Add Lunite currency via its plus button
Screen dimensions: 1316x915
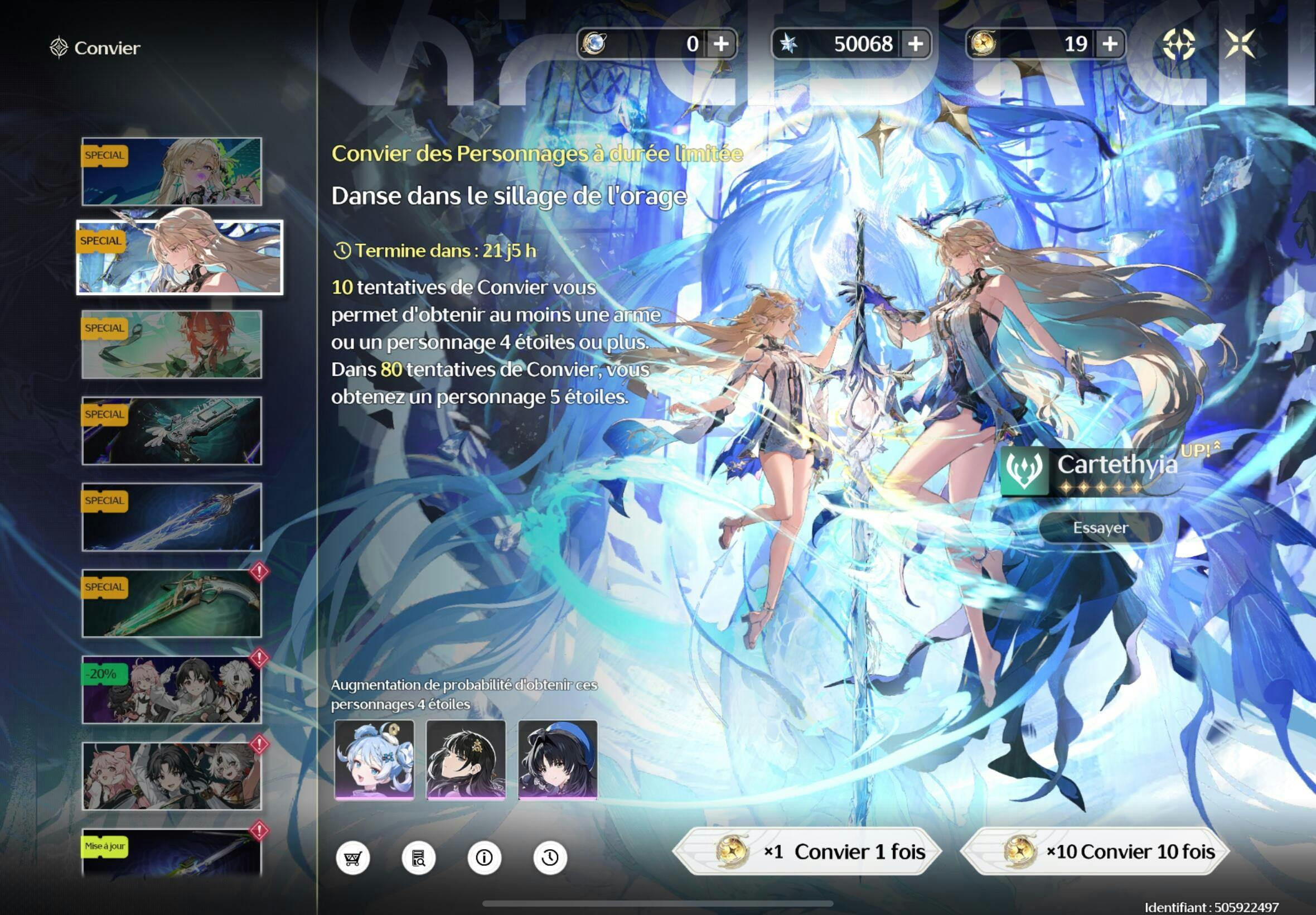(x=722, y=44)
